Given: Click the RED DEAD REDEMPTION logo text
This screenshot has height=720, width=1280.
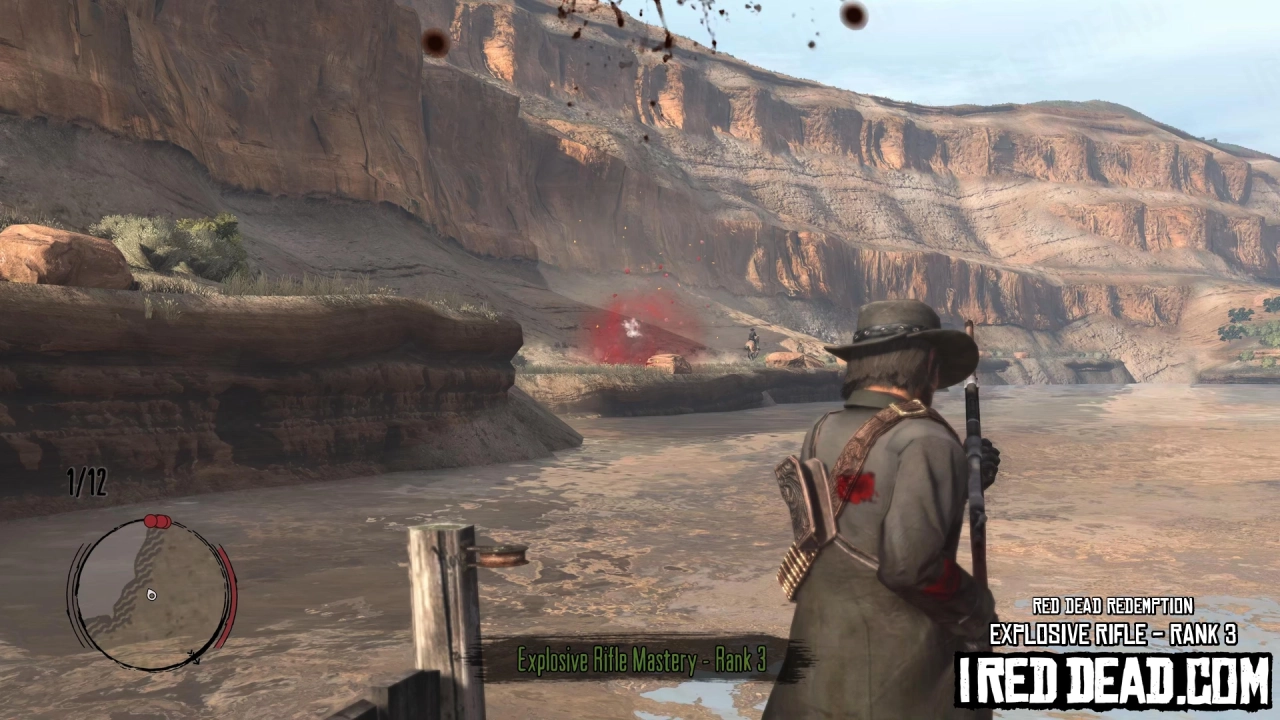Looking at the screenshot, I should [1113, 606].
